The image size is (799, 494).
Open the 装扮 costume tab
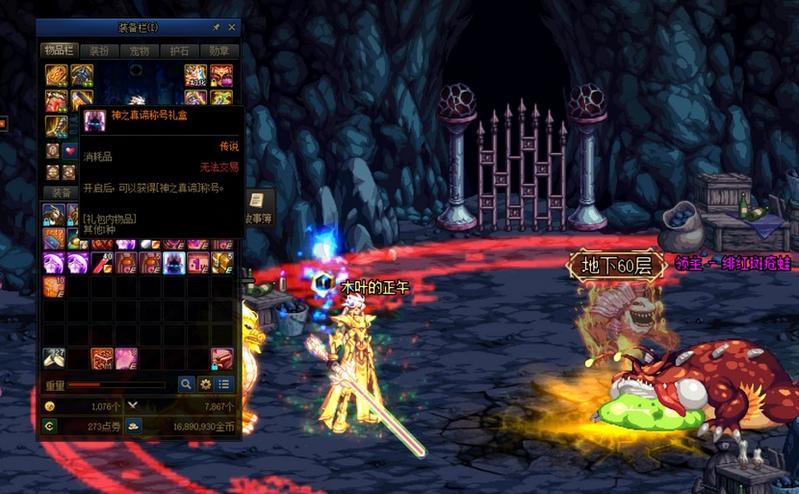point(99,50)
